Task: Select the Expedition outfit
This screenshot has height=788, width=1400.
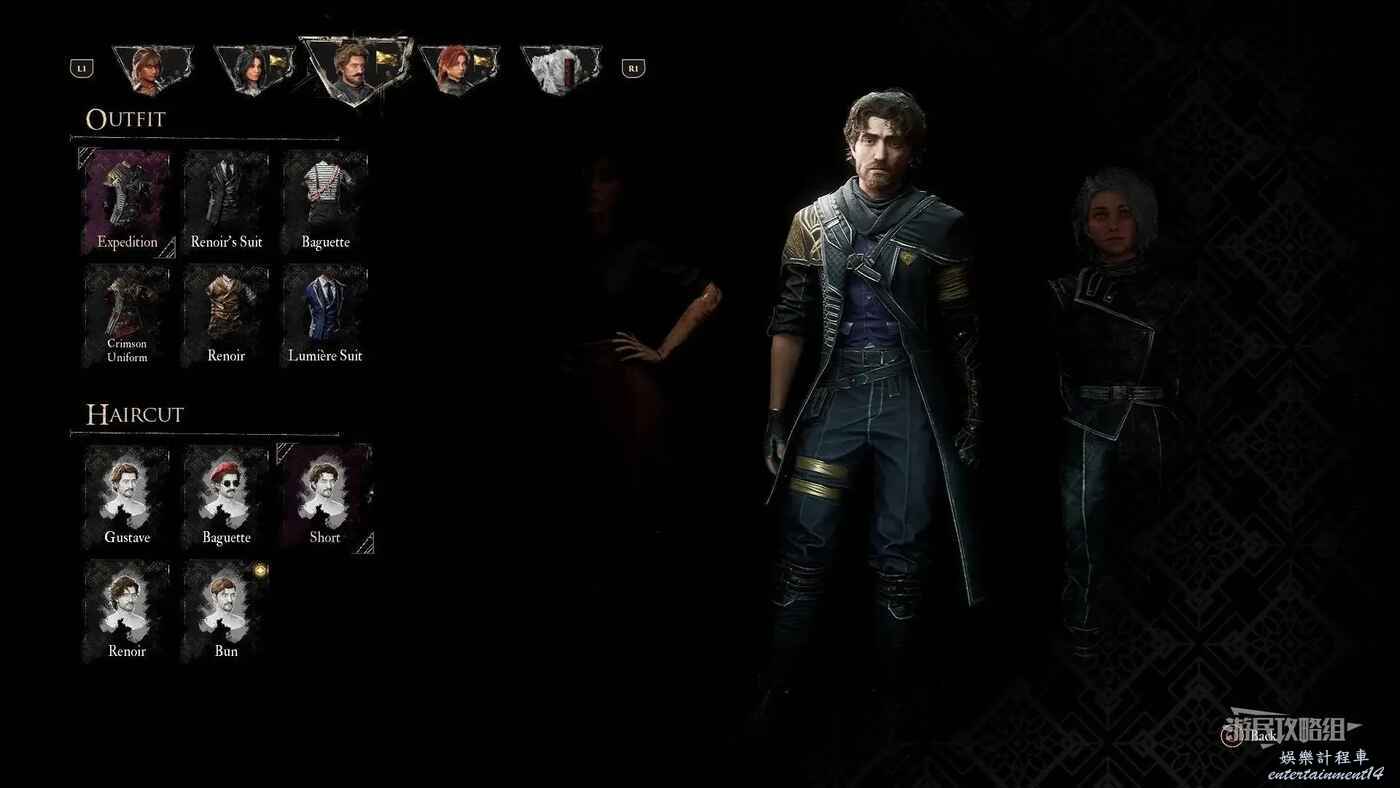Action: point(127,203)
